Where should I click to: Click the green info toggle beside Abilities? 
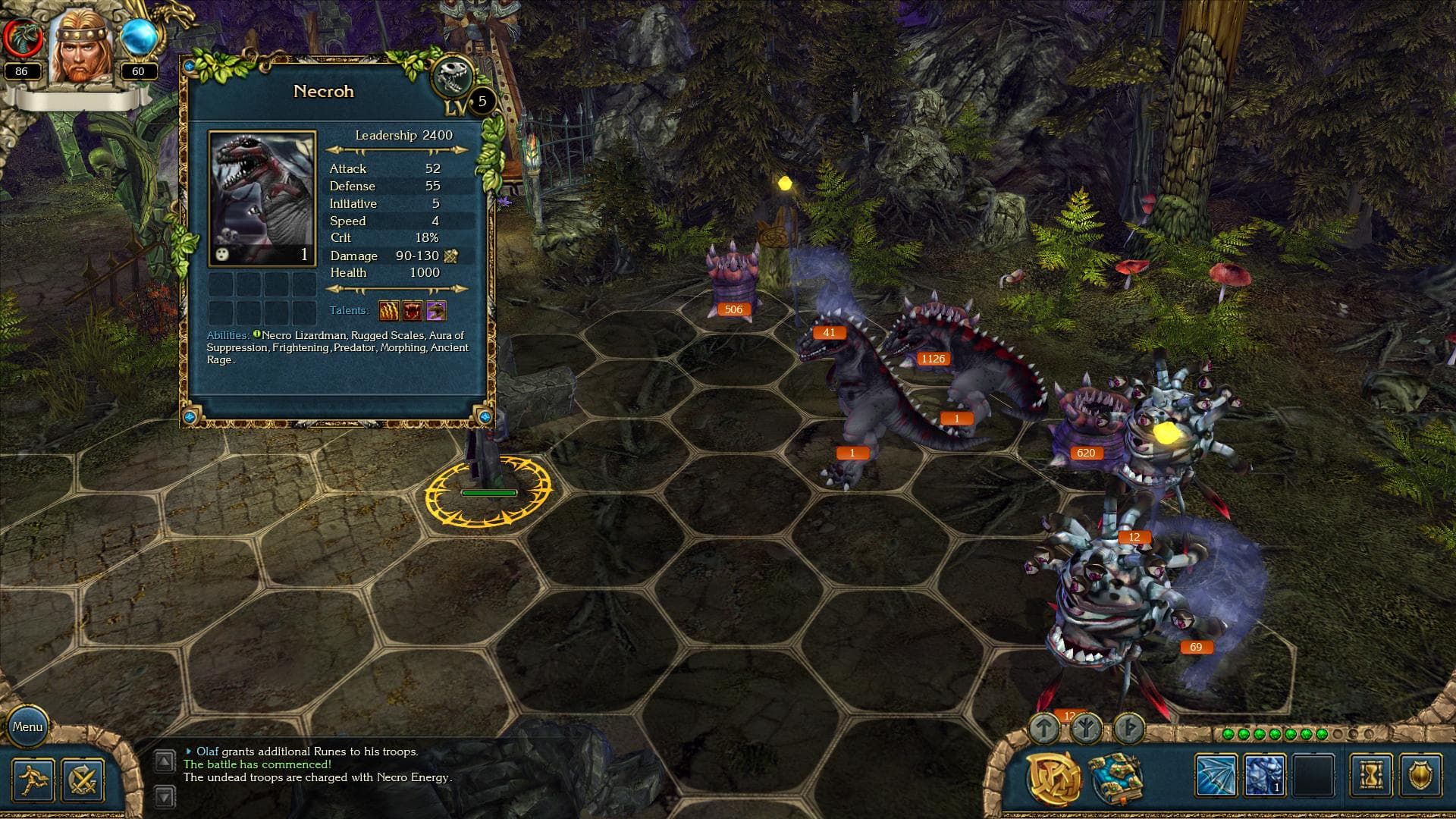[258, 334]
